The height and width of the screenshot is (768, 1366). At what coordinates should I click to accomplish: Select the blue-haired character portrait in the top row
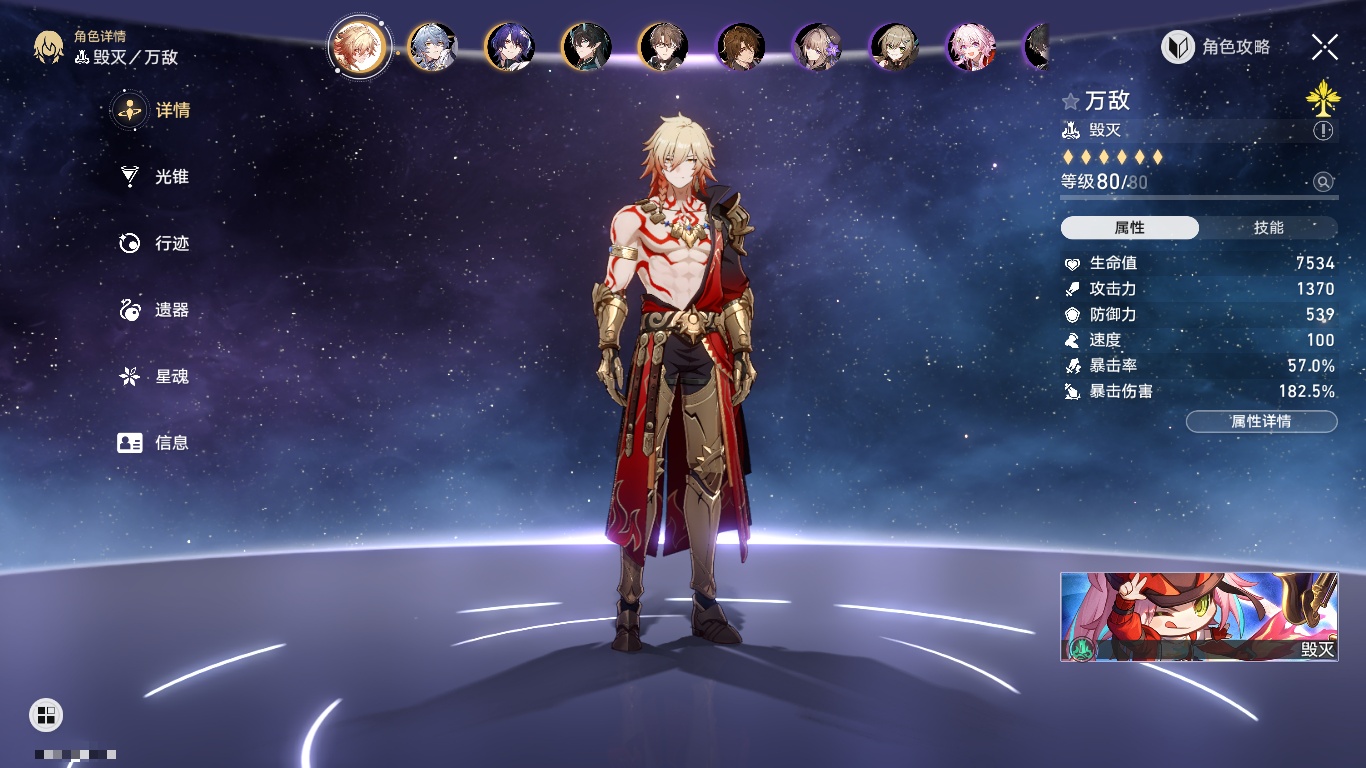point(433,47)
